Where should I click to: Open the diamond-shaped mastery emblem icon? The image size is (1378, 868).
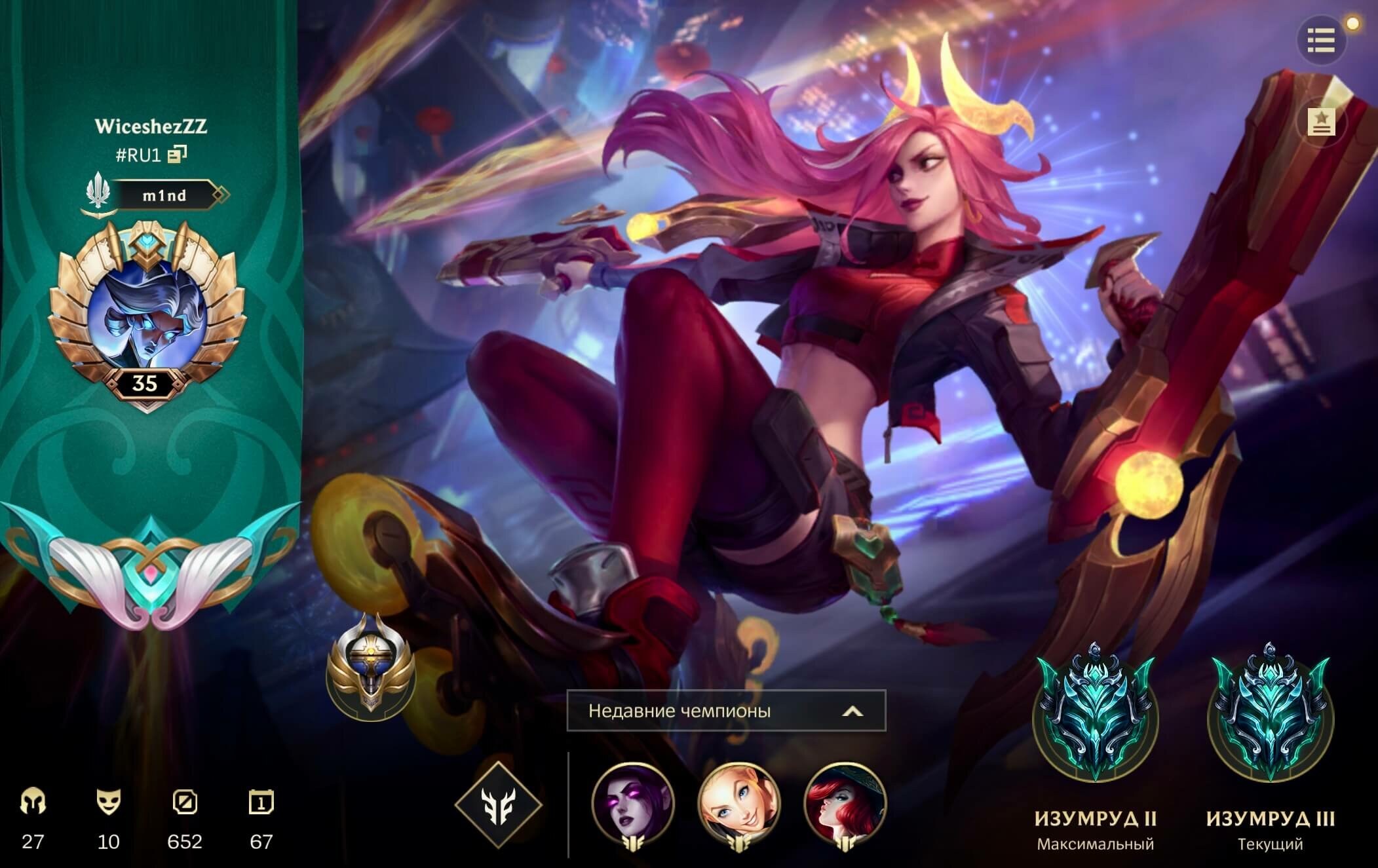point(498,804)
